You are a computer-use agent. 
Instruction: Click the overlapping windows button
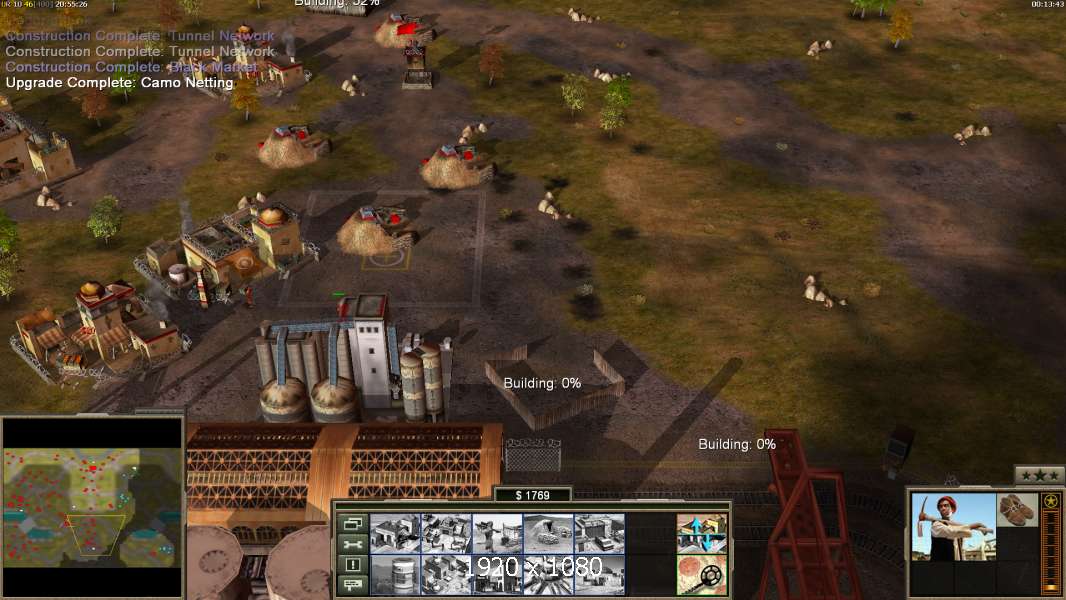[352, 523]
